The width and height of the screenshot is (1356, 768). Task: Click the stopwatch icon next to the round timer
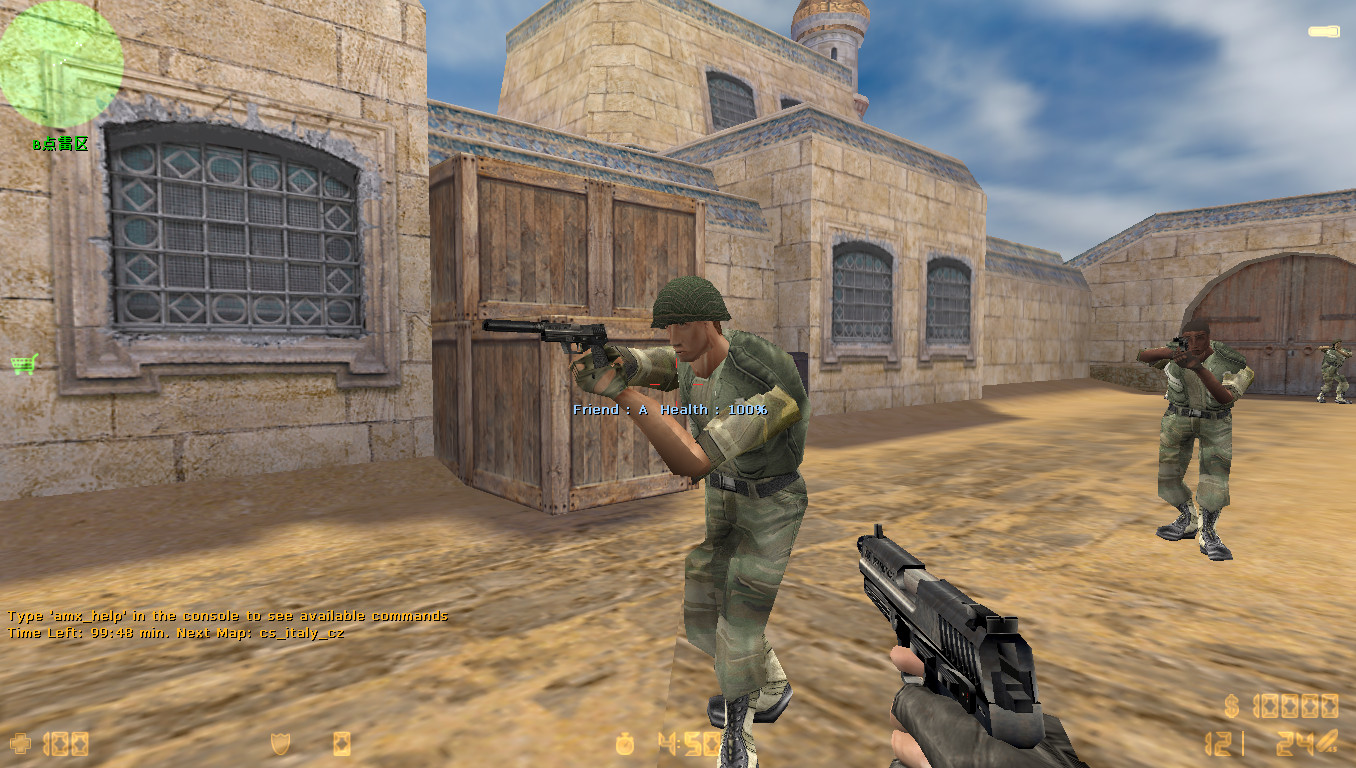click(623, 744)
